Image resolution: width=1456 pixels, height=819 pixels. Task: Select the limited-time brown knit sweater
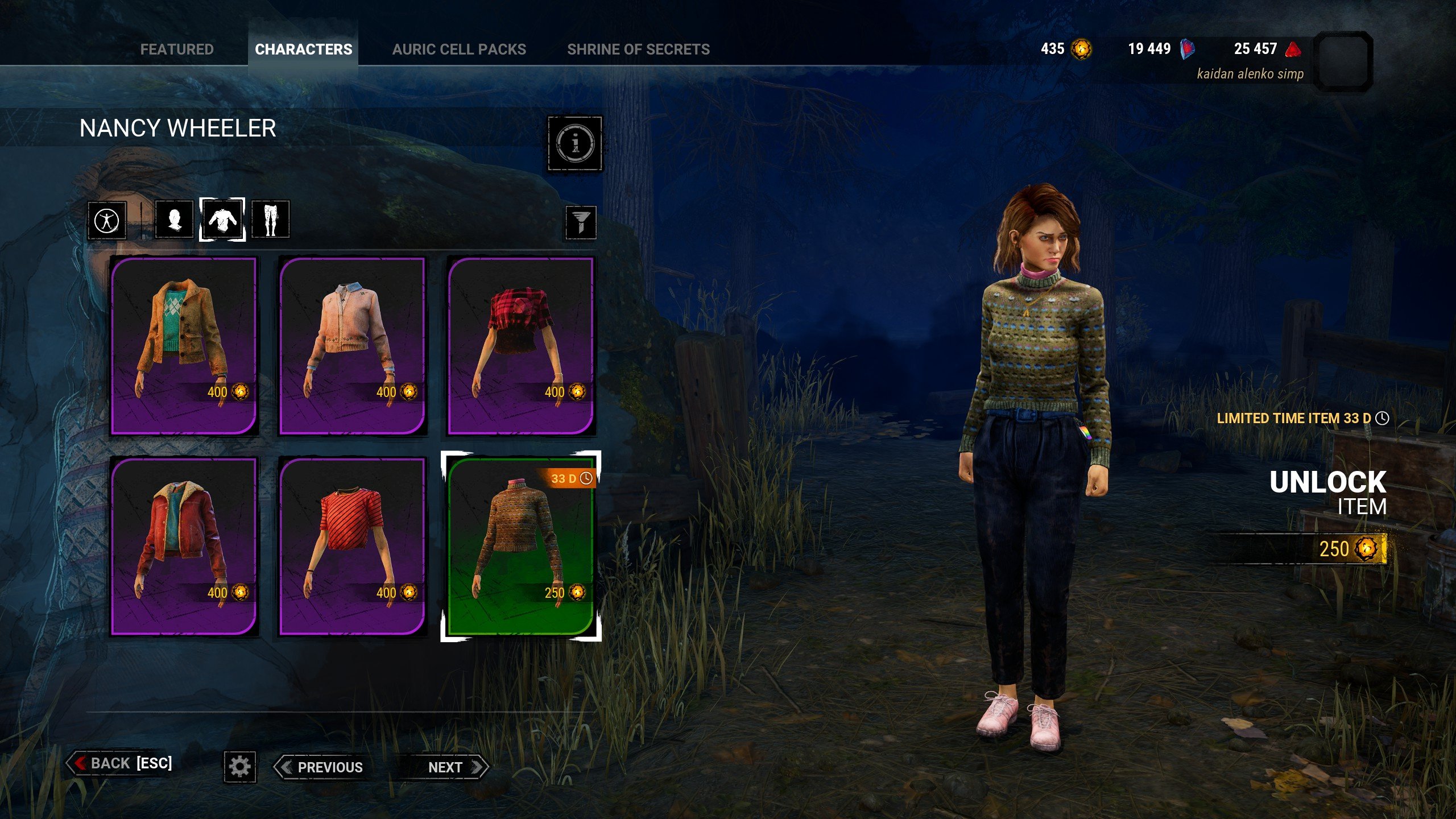pyautogui.click(x=520, y=546)
